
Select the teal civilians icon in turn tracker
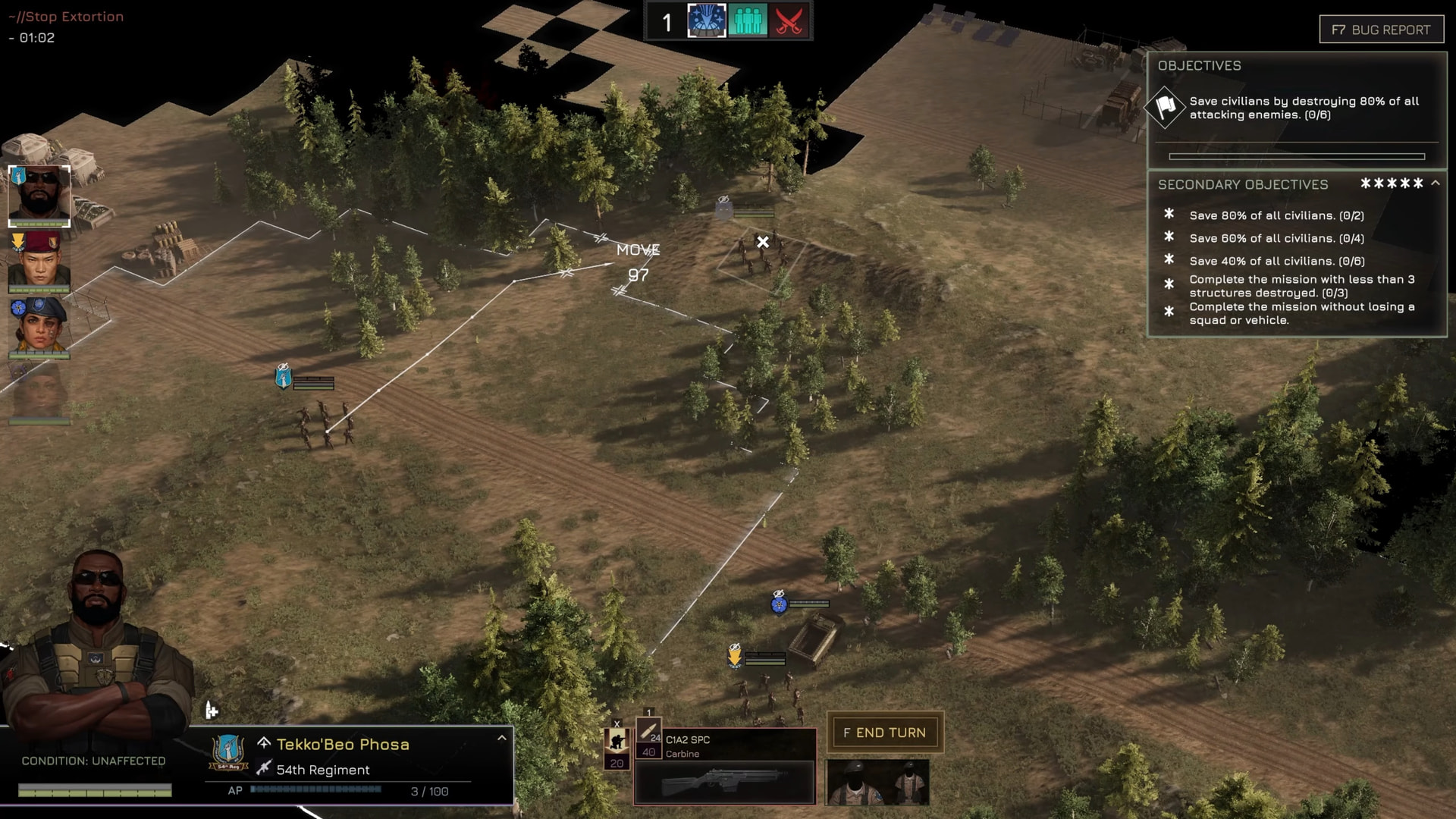(748, 21)
